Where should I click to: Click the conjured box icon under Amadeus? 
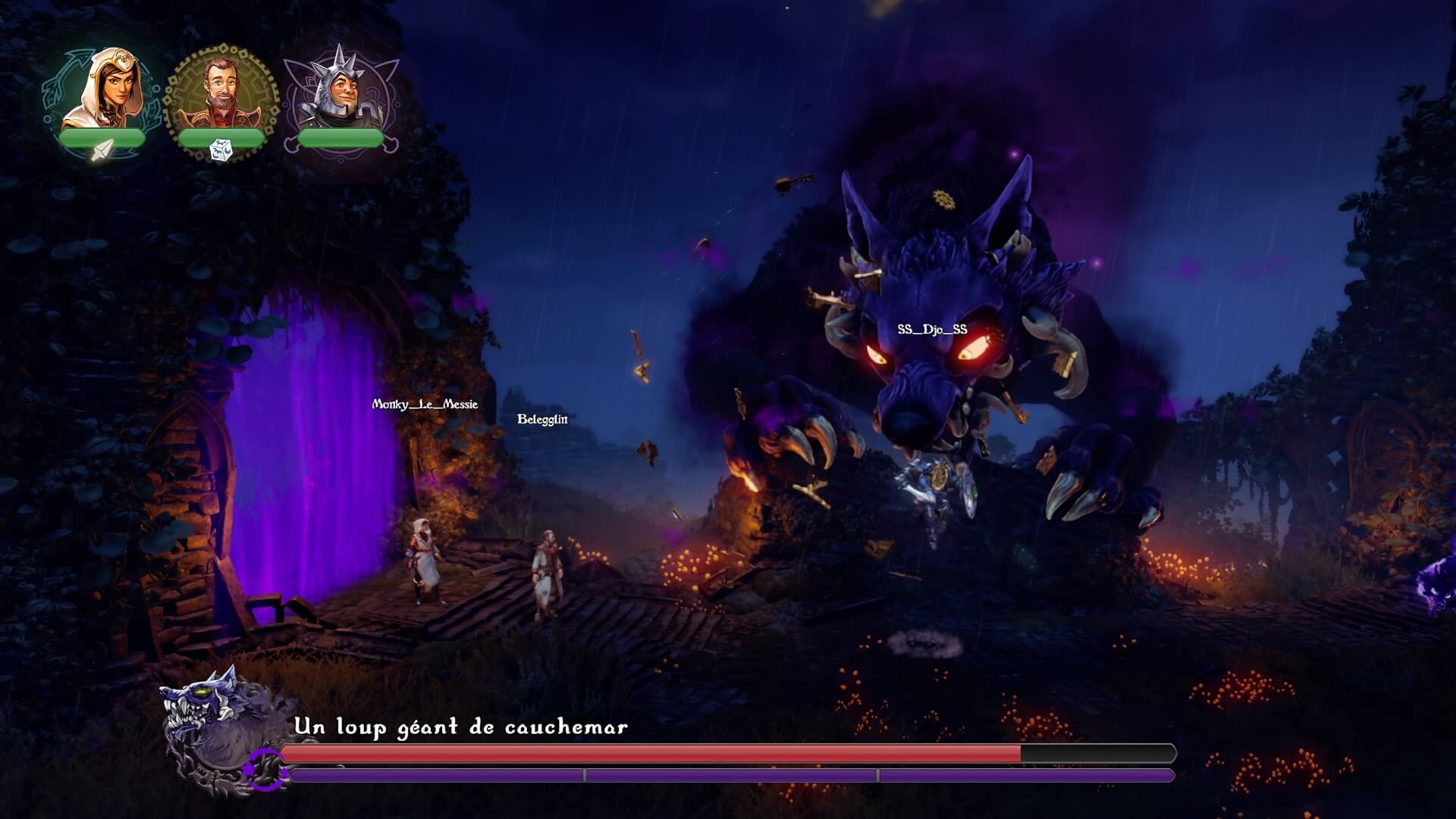click(221, 151)
